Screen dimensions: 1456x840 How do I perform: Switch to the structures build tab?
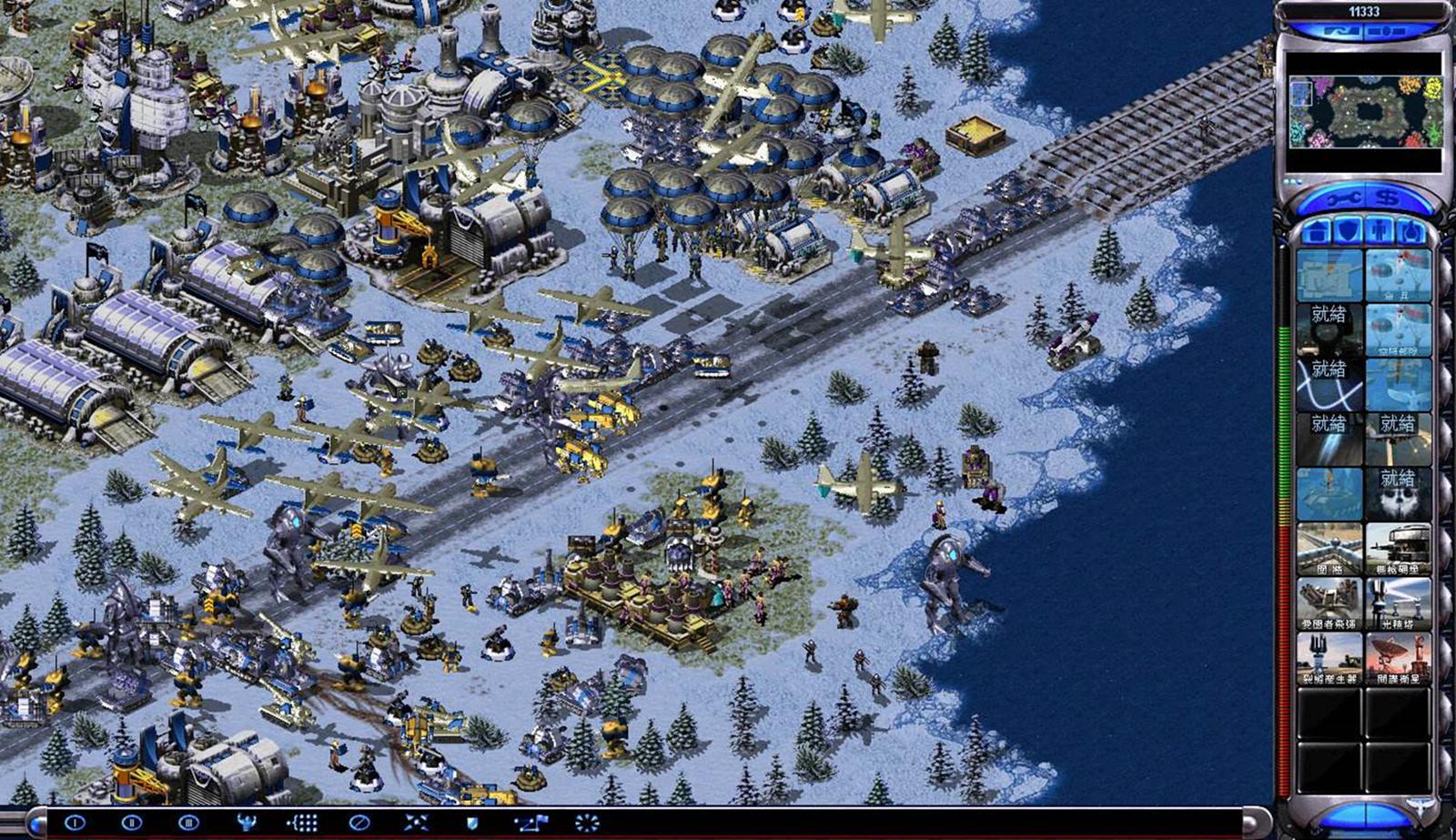point(1315,231)
